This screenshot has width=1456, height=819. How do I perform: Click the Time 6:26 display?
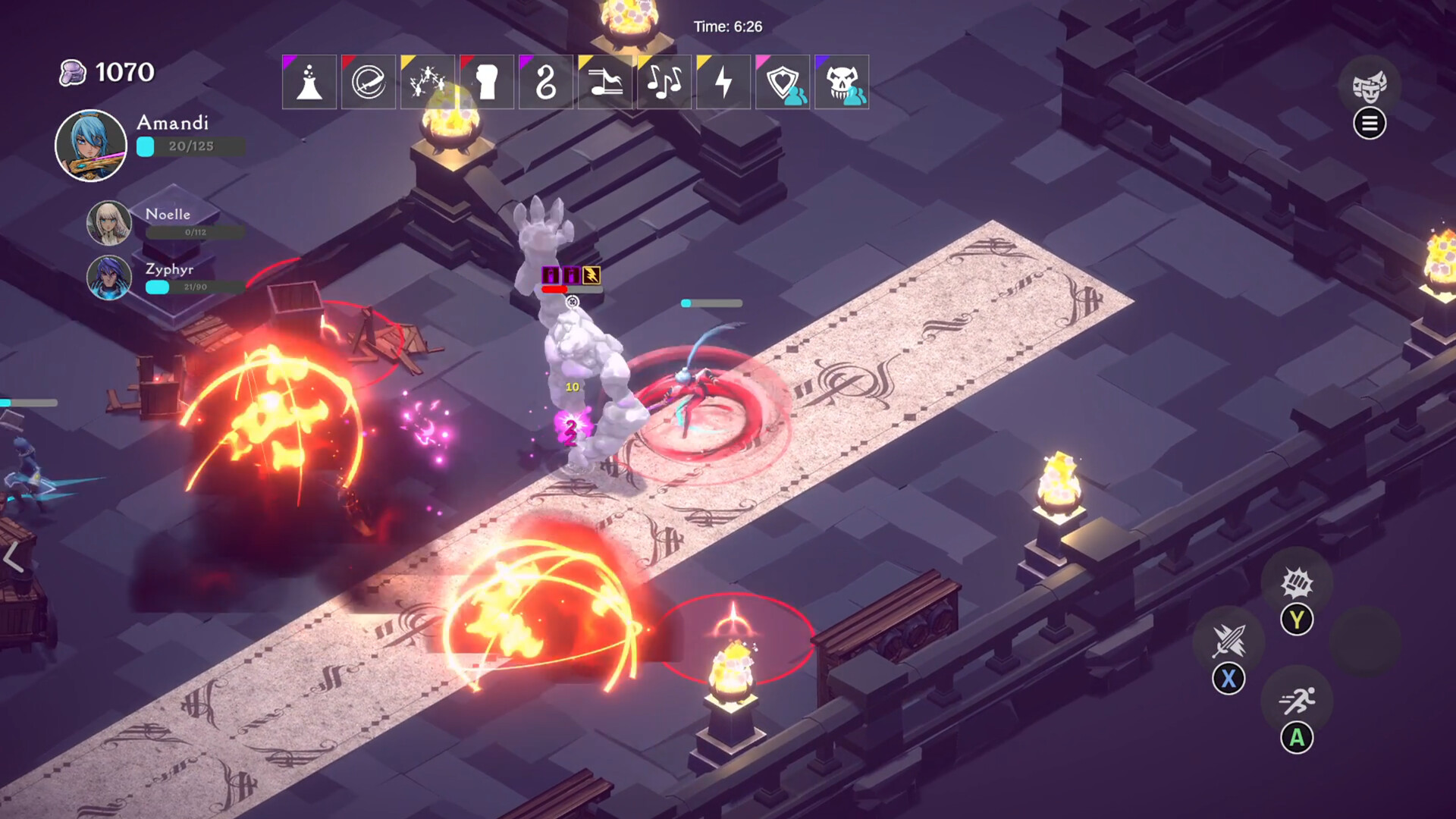pos(726,25)
